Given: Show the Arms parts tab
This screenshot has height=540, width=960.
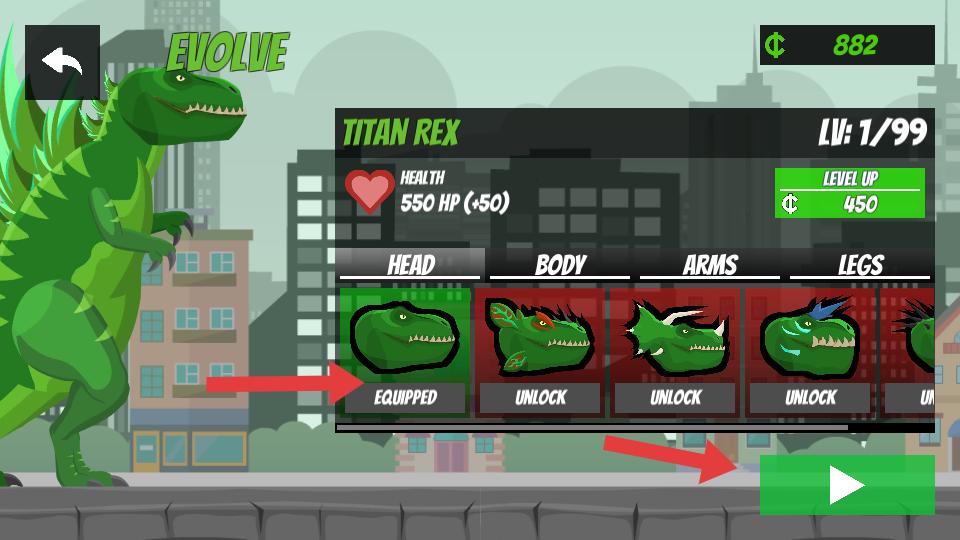Looking at the screenshot, I should (x=709, y=265).
